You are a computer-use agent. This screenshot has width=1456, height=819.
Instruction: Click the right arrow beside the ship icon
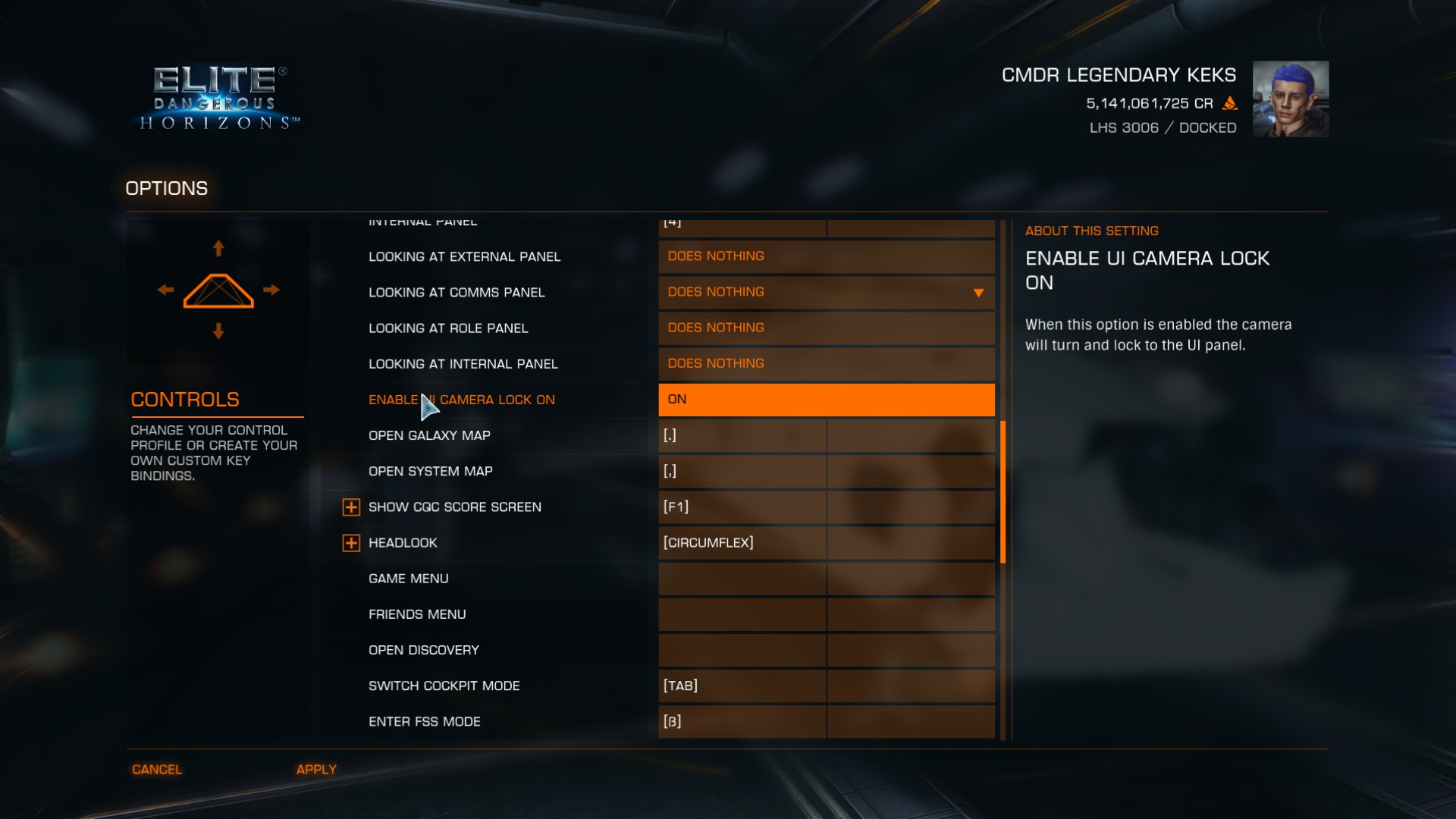click(271, 290)
